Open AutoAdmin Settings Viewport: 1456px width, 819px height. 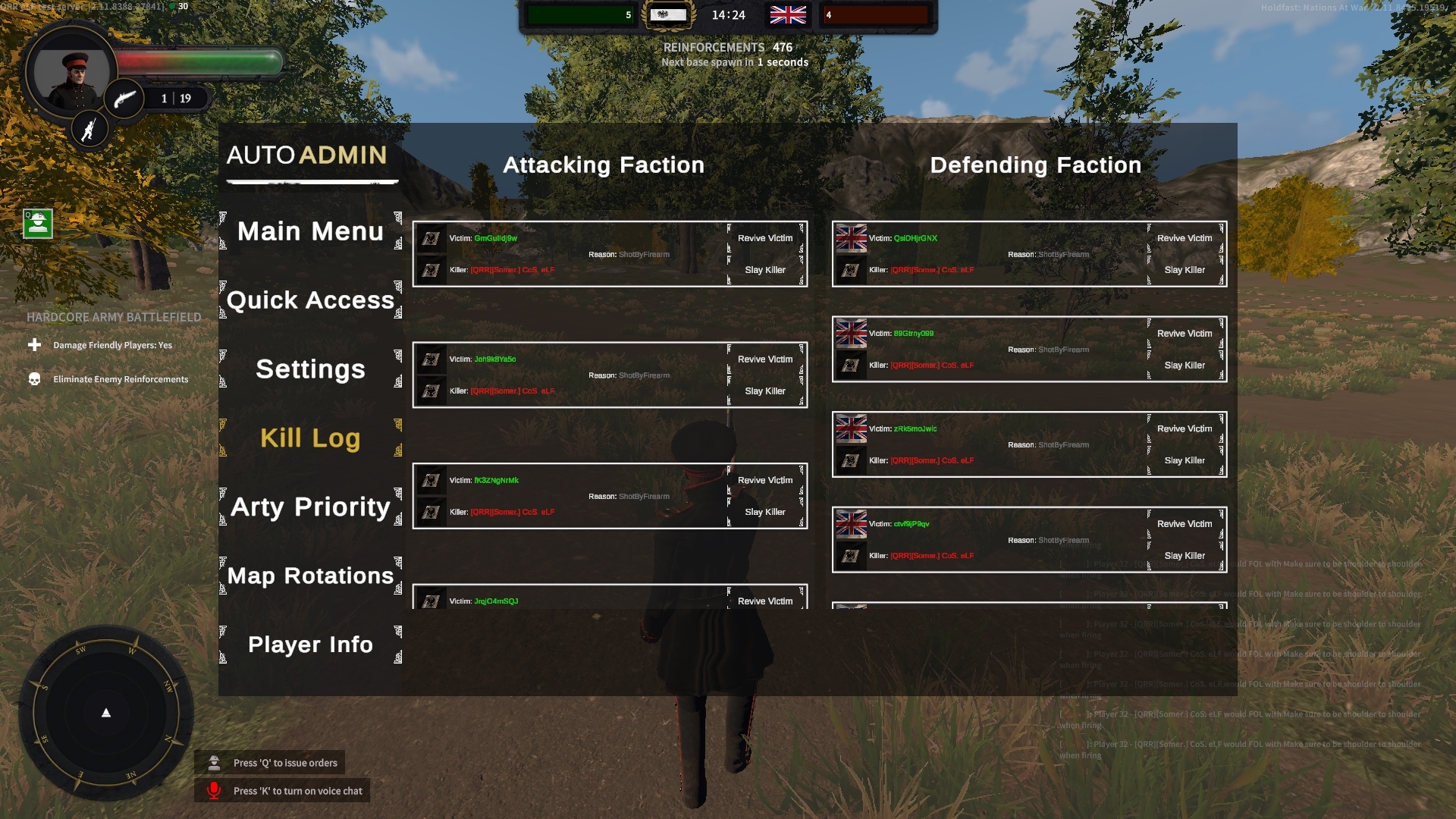click(310, 369)
